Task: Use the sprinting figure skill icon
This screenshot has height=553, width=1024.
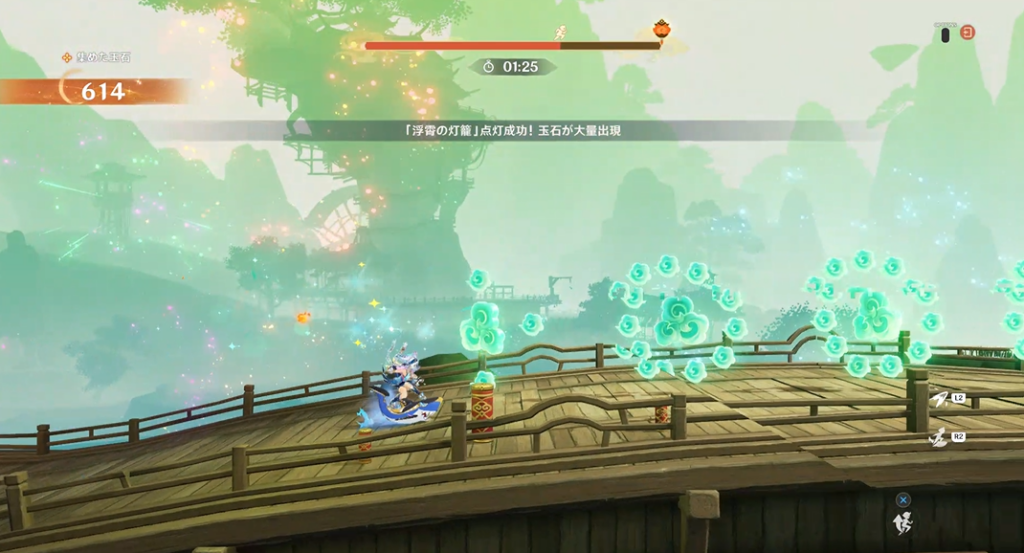Action: point(938,438)
